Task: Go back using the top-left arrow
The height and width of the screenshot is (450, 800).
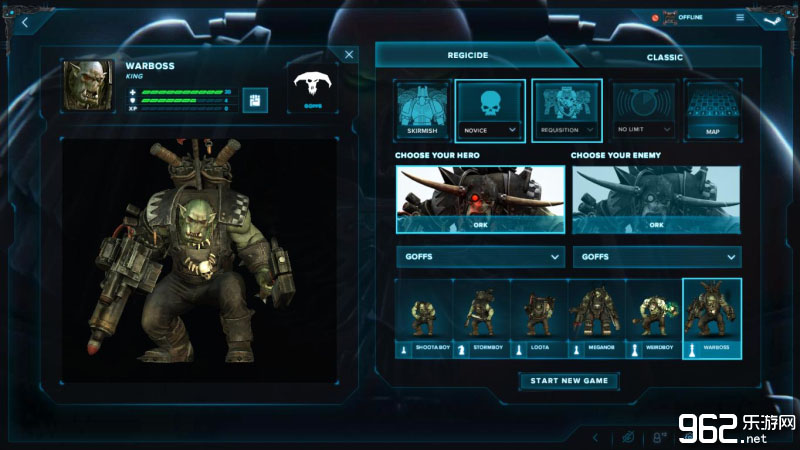Action: click(23, 22)
